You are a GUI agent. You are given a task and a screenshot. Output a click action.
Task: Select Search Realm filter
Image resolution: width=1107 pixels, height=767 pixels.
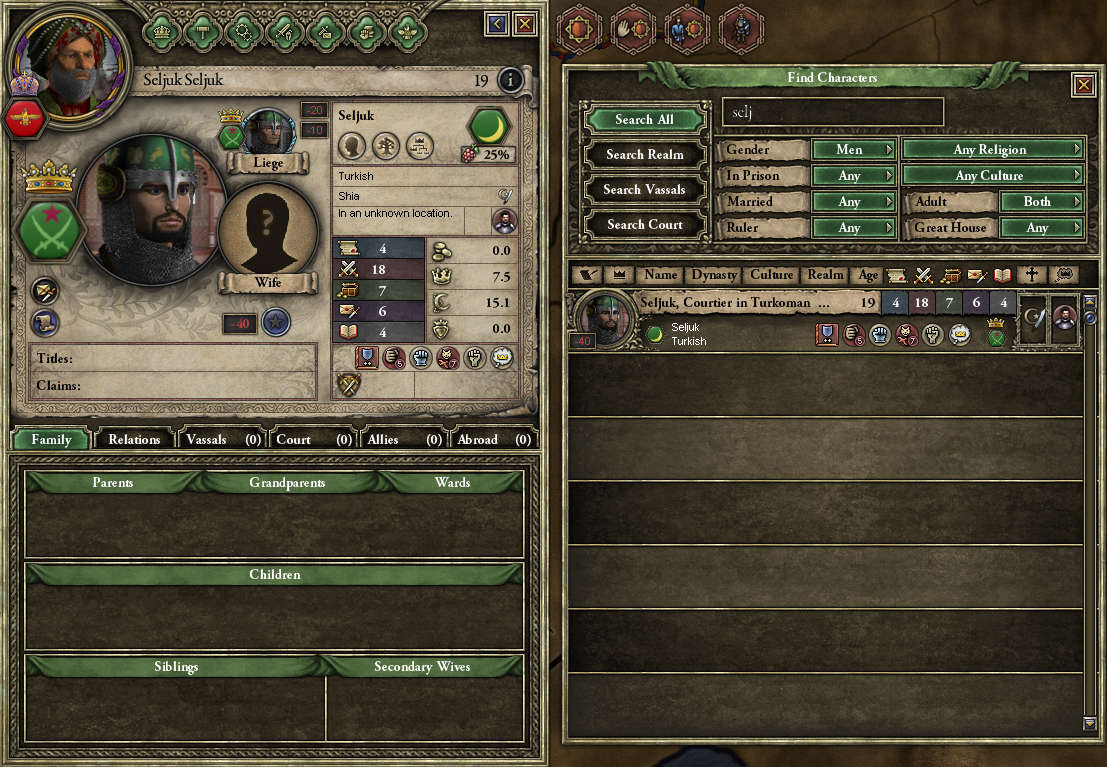pos(644,155)
